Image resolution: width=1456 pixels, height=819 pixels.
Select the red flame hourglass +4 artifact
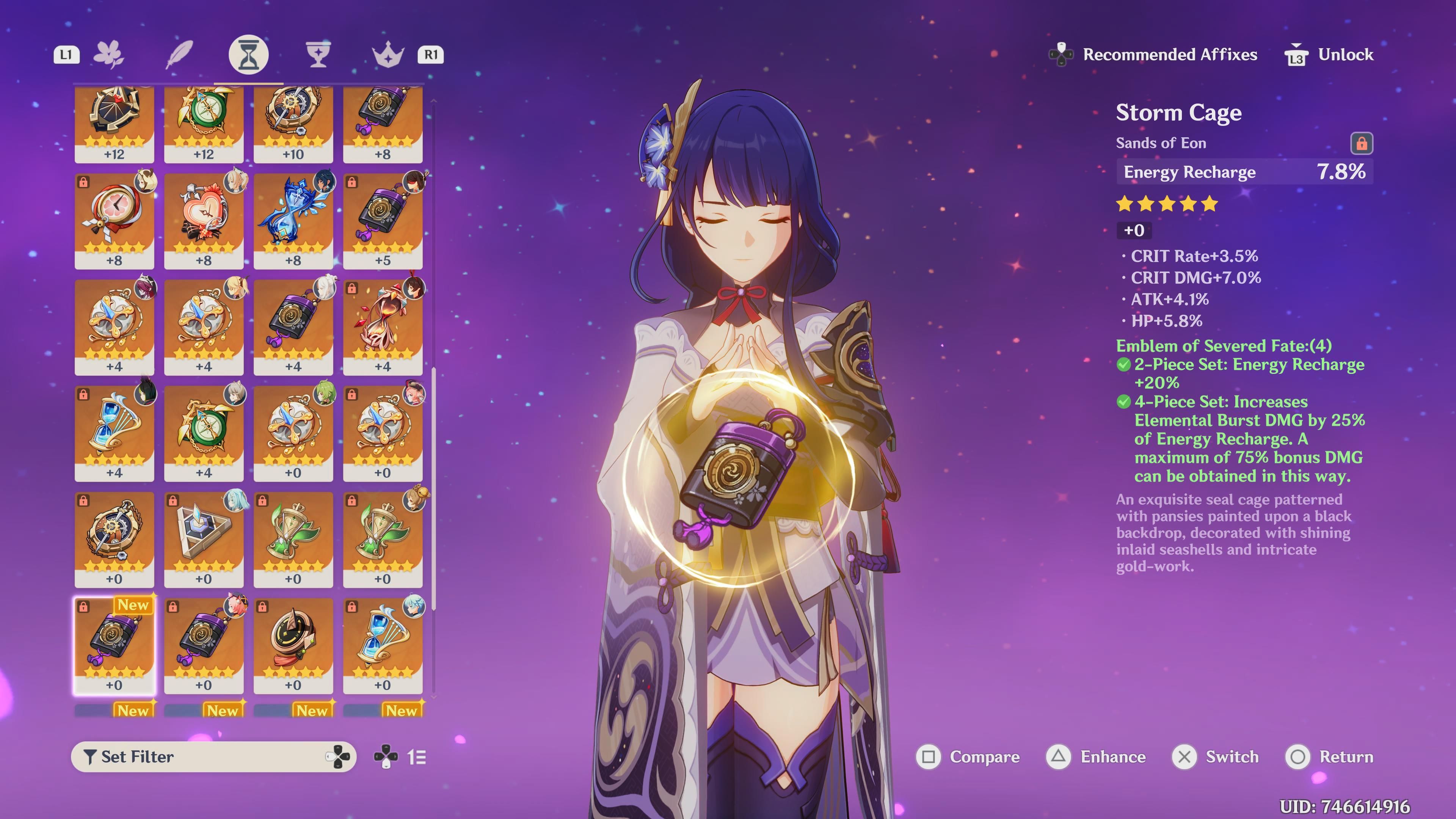coord(383,327)
